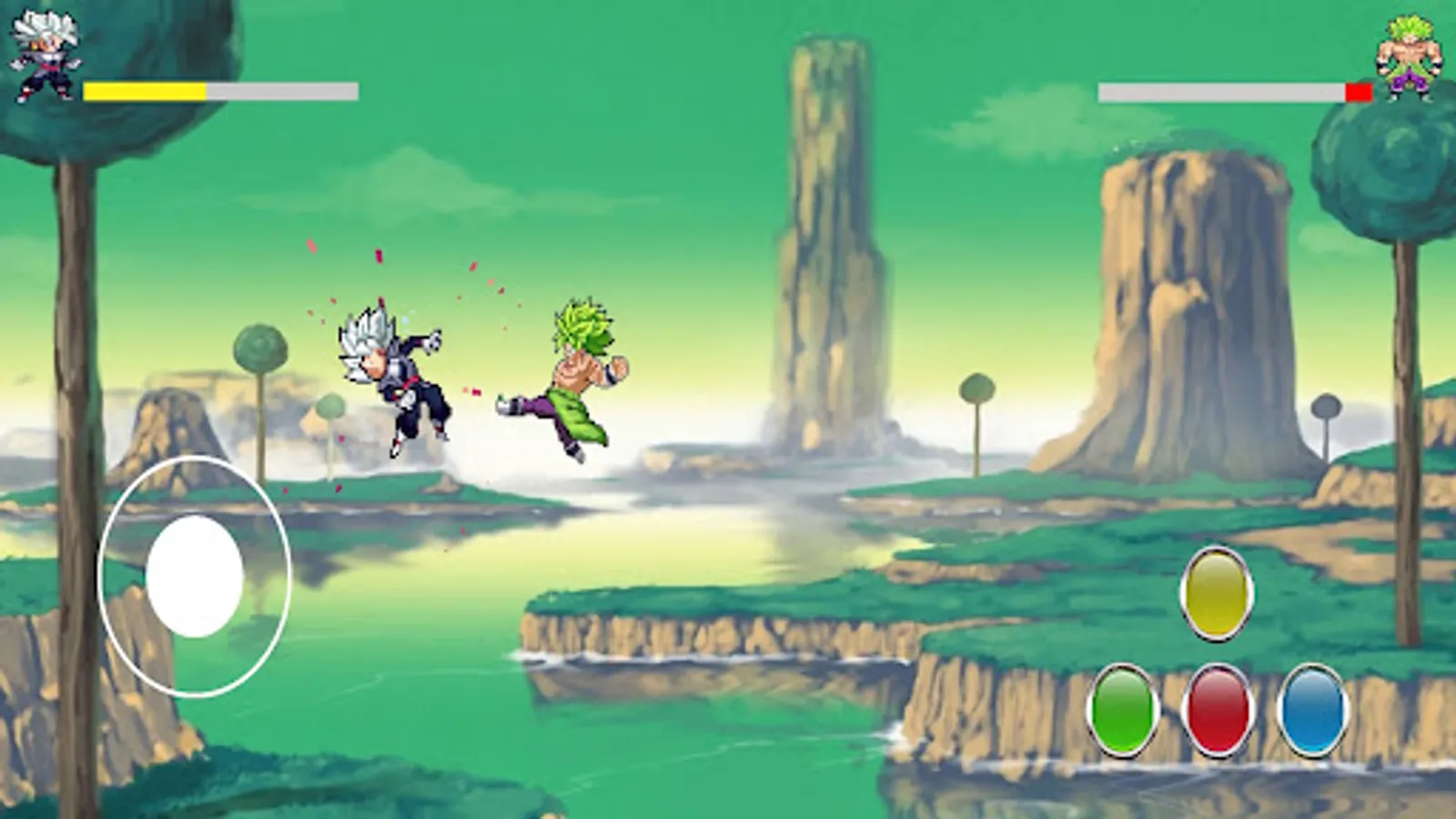Screen dimensions: 1456x819
Task: Tap the airborne white-haired fighter sprite
Action: 391,373
